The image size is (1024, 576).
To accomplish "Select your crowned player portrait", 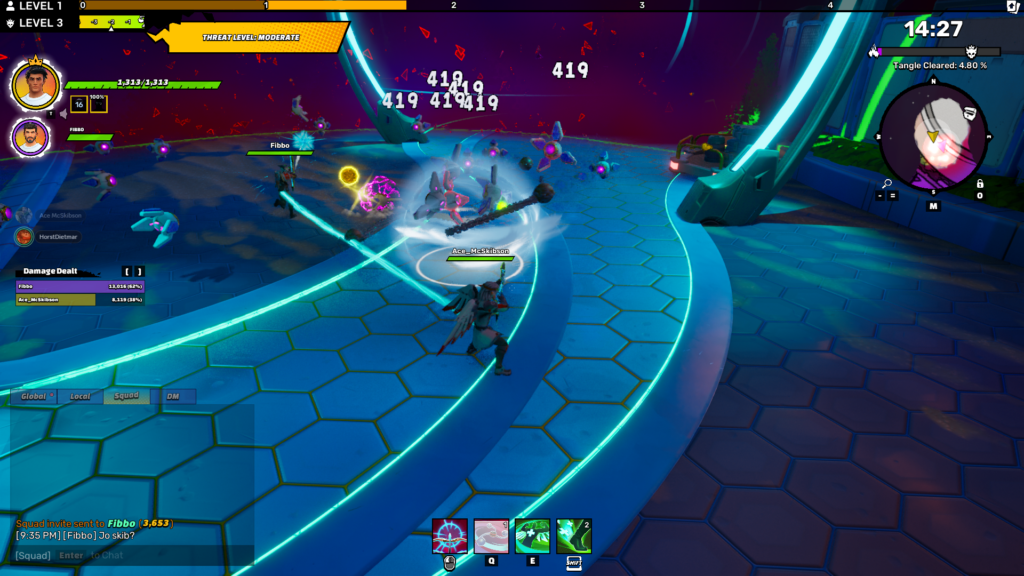I will point(35,86).
